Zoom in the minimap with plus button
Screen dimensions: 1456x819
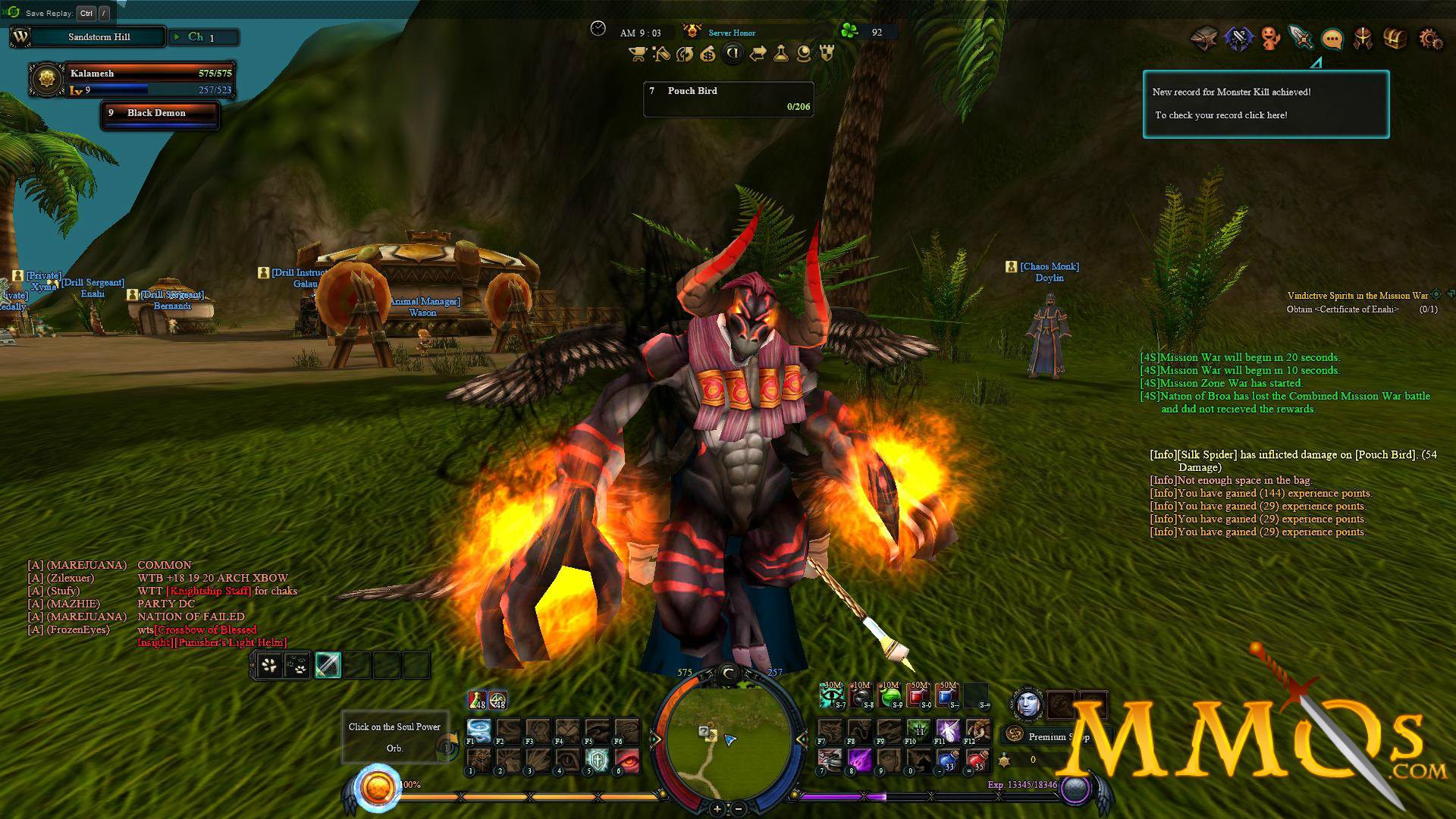pos(717,808)
